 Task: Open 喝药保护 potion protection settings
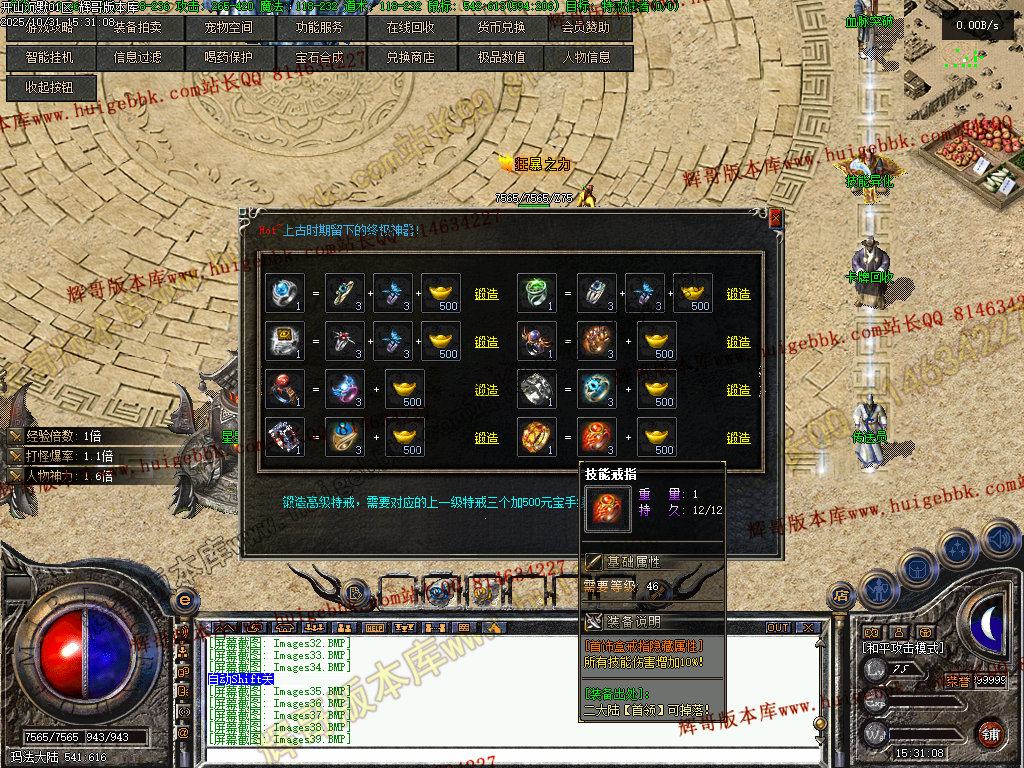229,58
